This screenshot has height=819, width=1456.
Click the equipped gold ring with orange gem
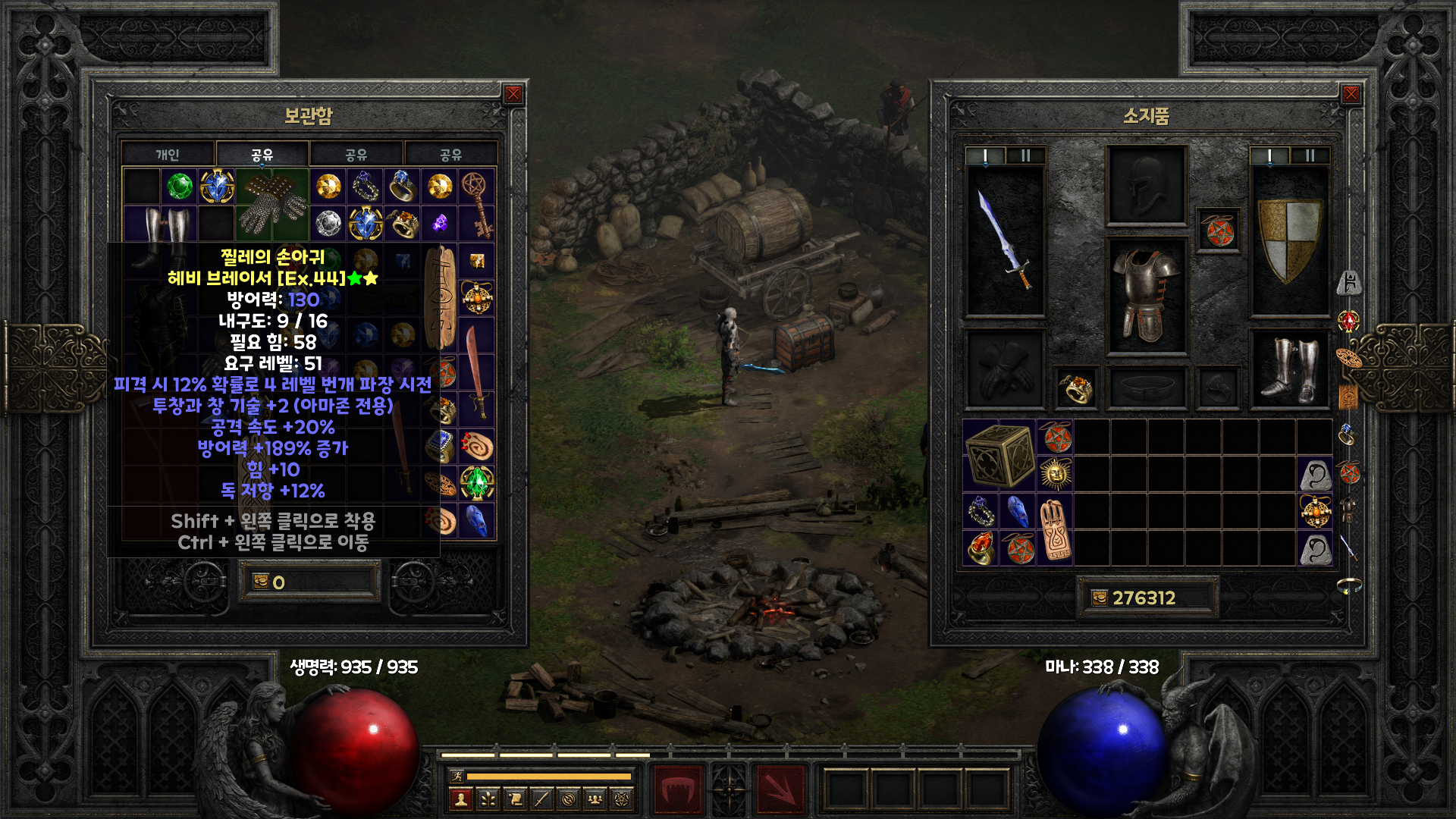click(x=1075, y=388)
